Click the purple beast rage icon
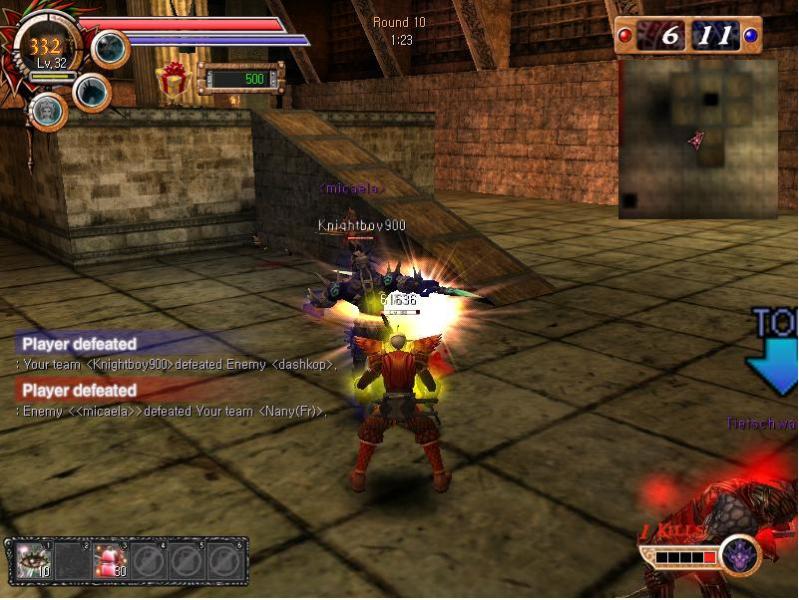Image resolution: width=799 pixels, height=600 pixels. click(740, 554)
